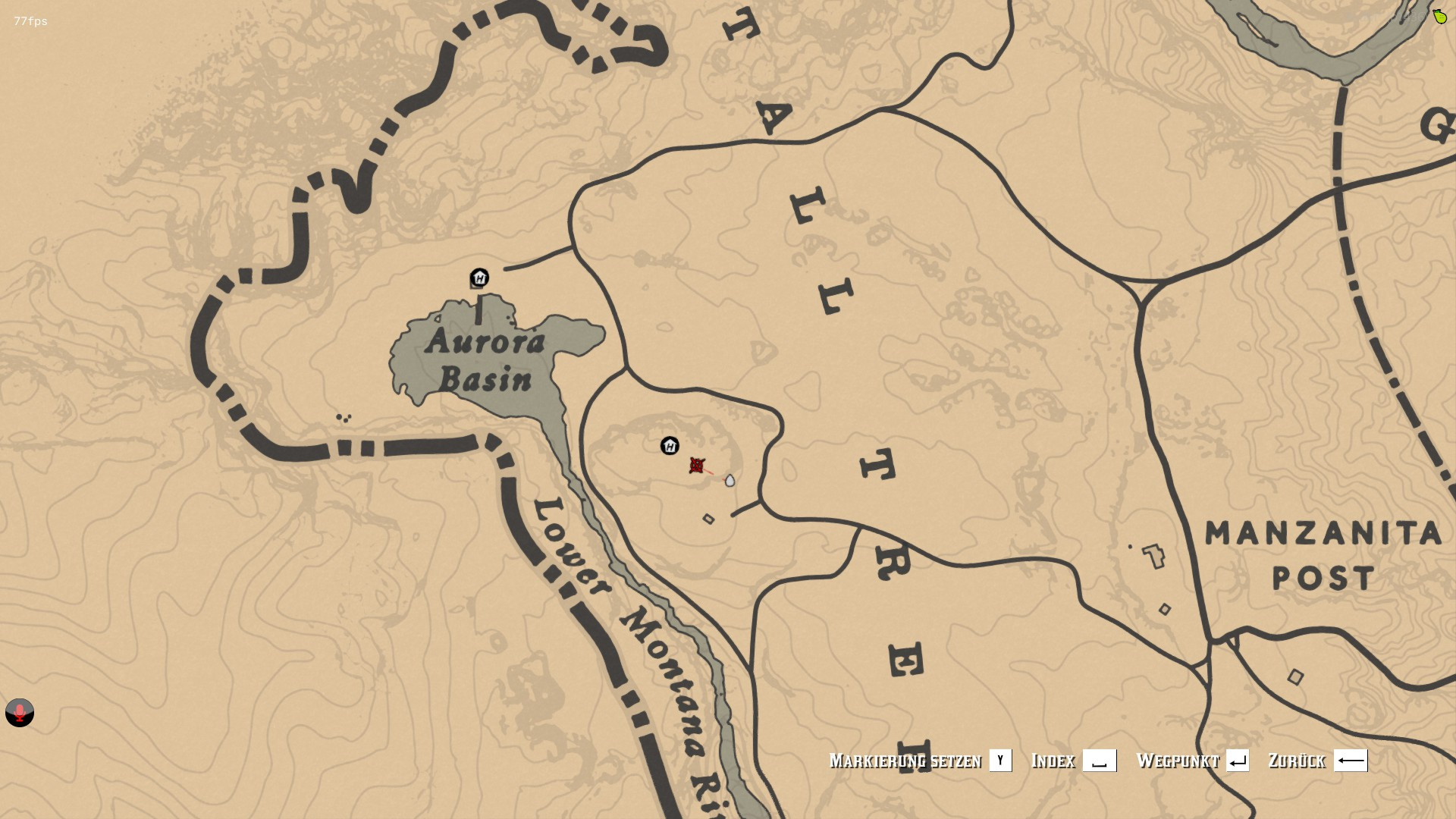Select the homestead marker beside the red player marker
This screenshot has width=1456, height=819.
pos(670,445)
